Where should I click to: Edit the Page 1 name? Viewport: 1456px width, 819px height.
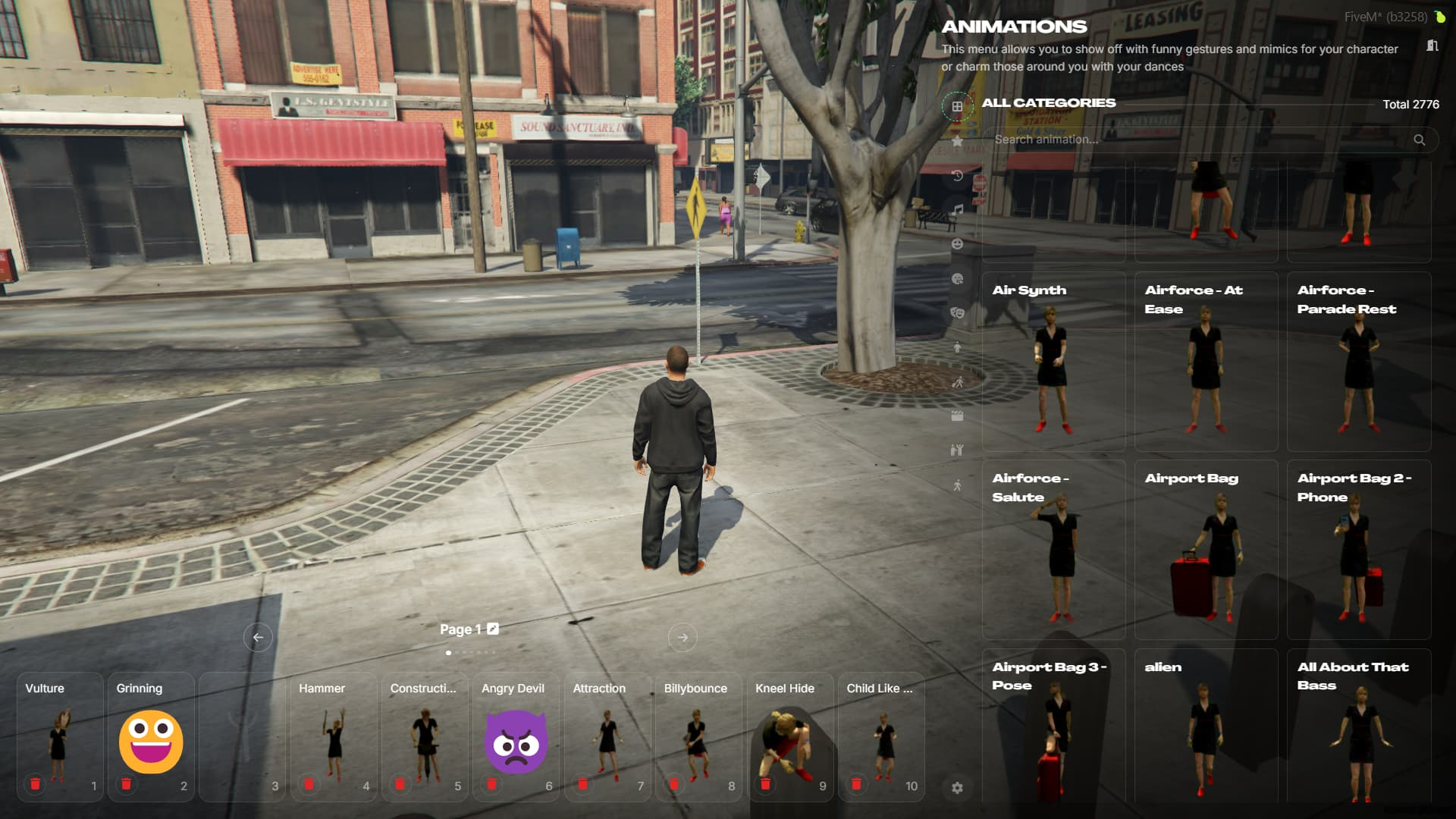tap(493, 629)
